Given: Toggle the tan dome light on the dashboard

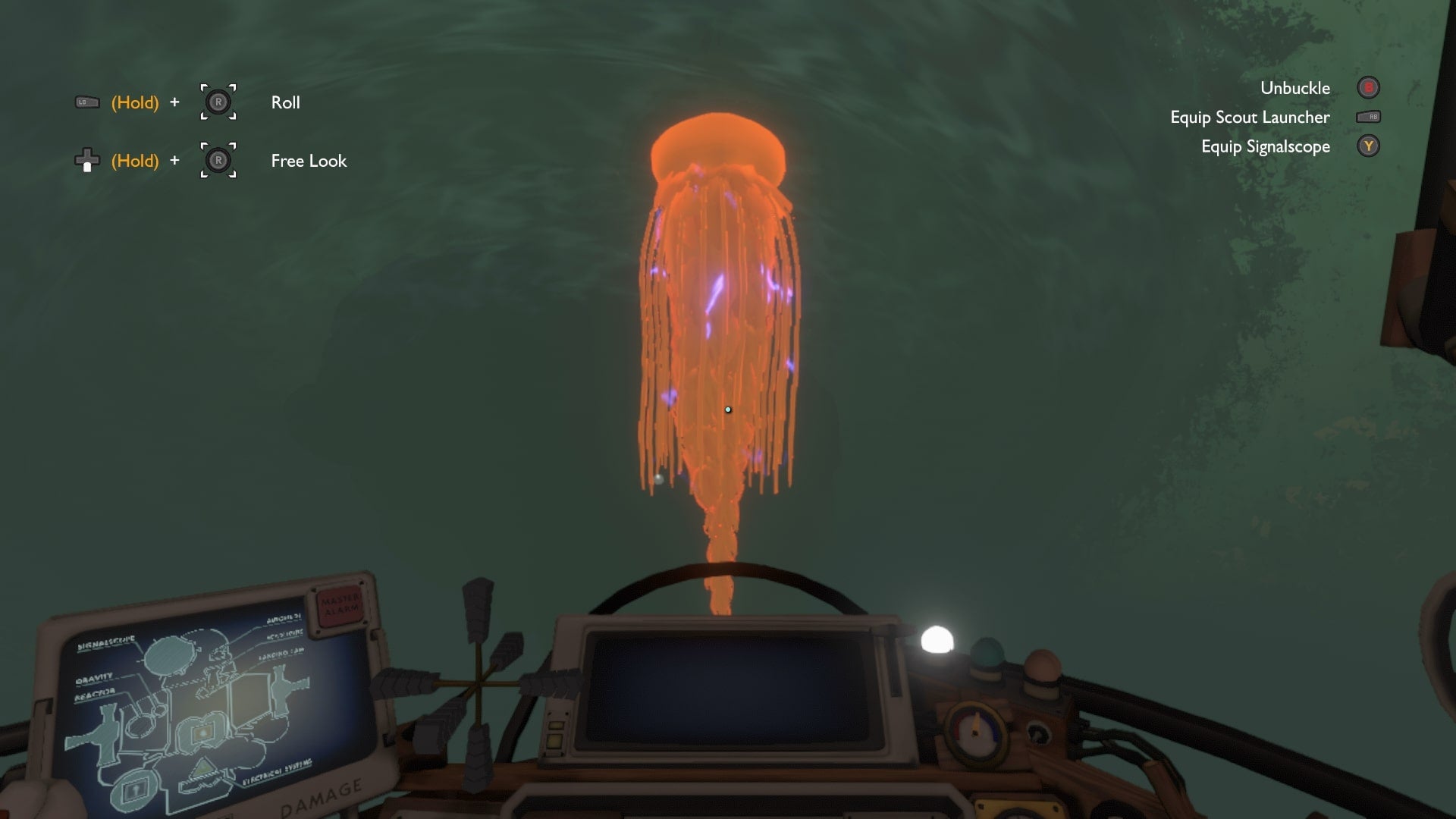Looking at the screenshot, I should coord(1043,665).
